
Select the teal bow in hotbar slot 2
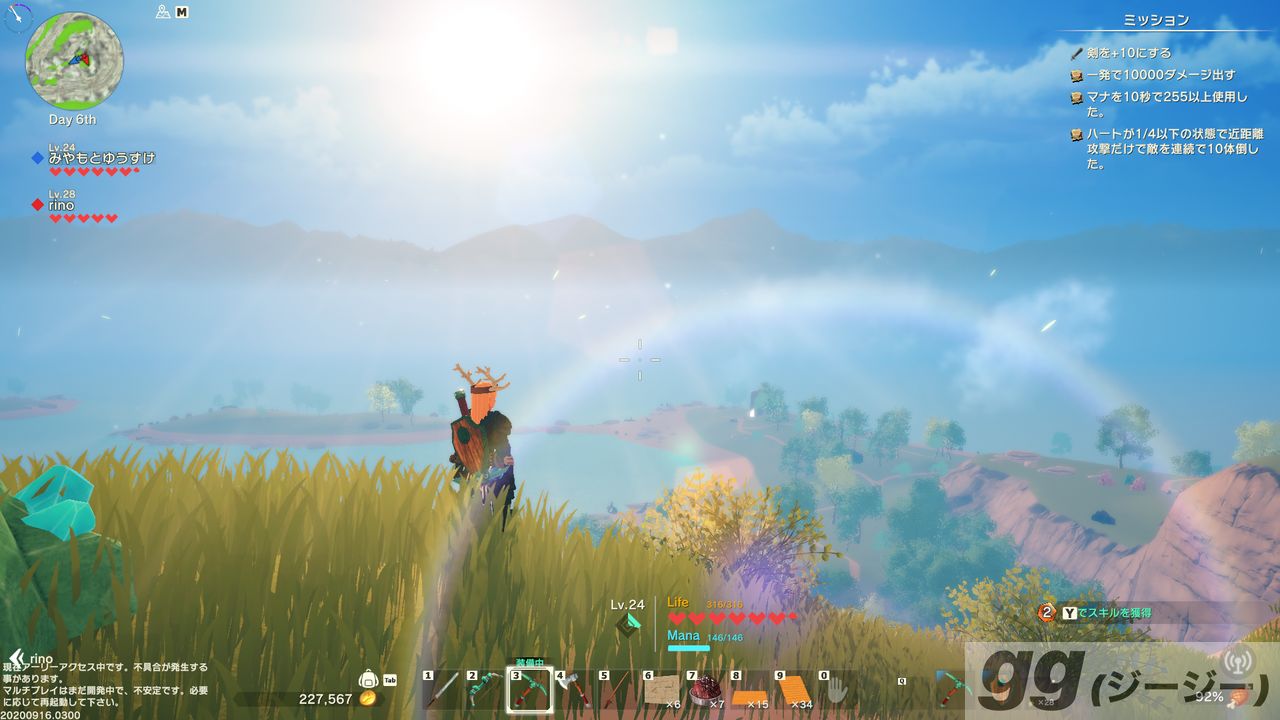[485, 691]
